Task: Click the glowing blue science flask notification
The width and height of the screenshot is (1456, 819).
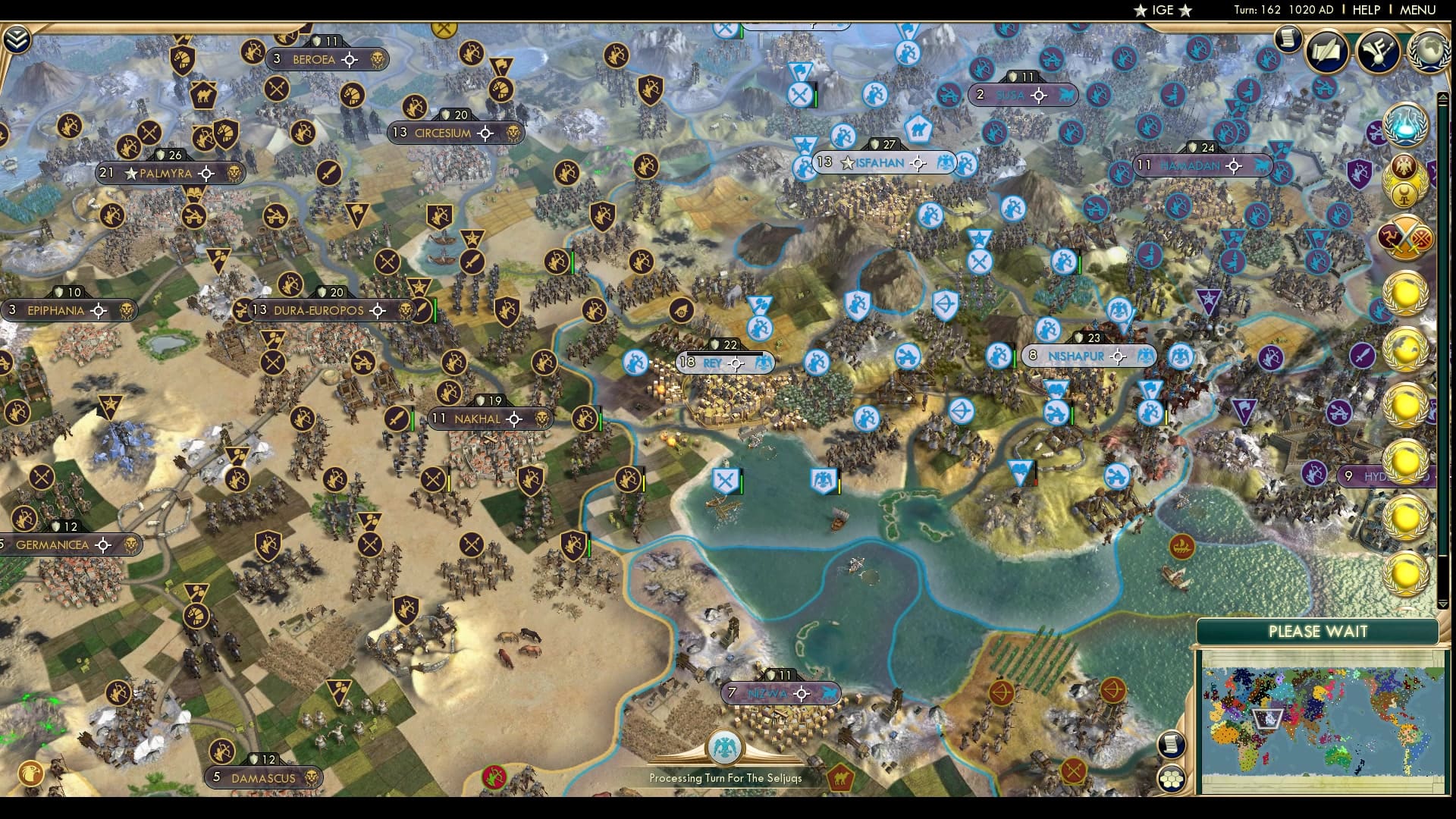Action: pyautogui.click(x=1404, y=124)
